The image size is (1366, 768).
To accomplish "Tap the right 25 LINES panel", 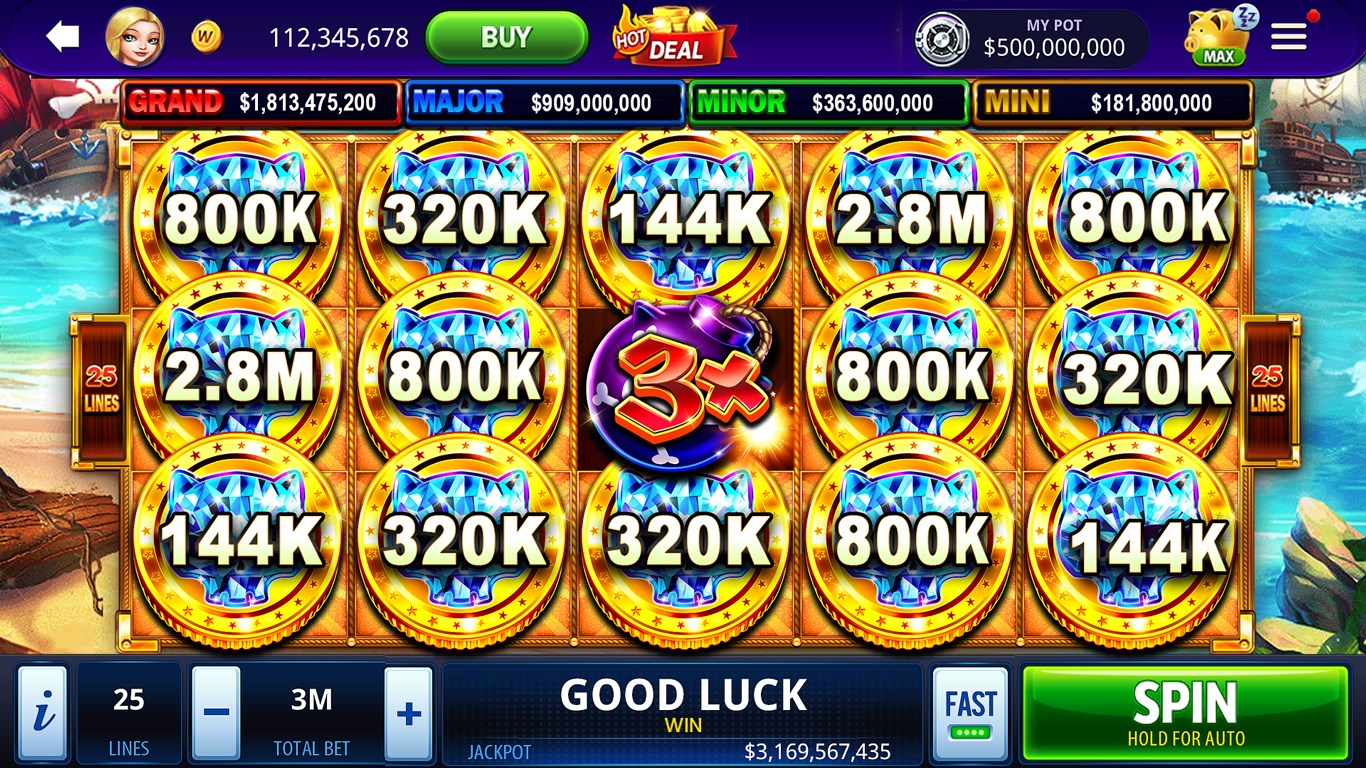I will pyautogui.click(x=1268, y=383).
